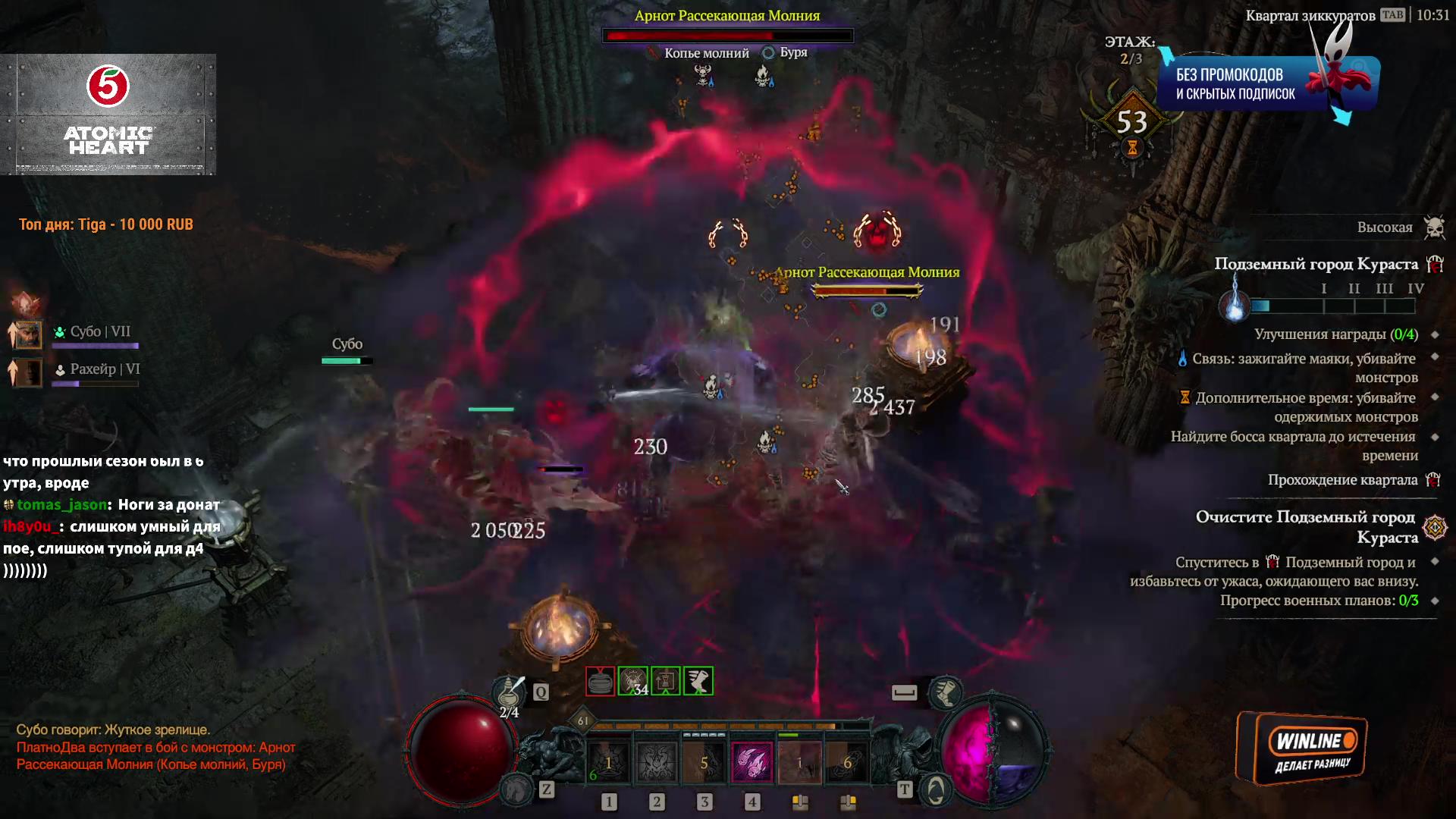The height and width of the screenshot is (819, 1456).
Task: Click the Winline sponsor banner
Action: coord(1301,748)
